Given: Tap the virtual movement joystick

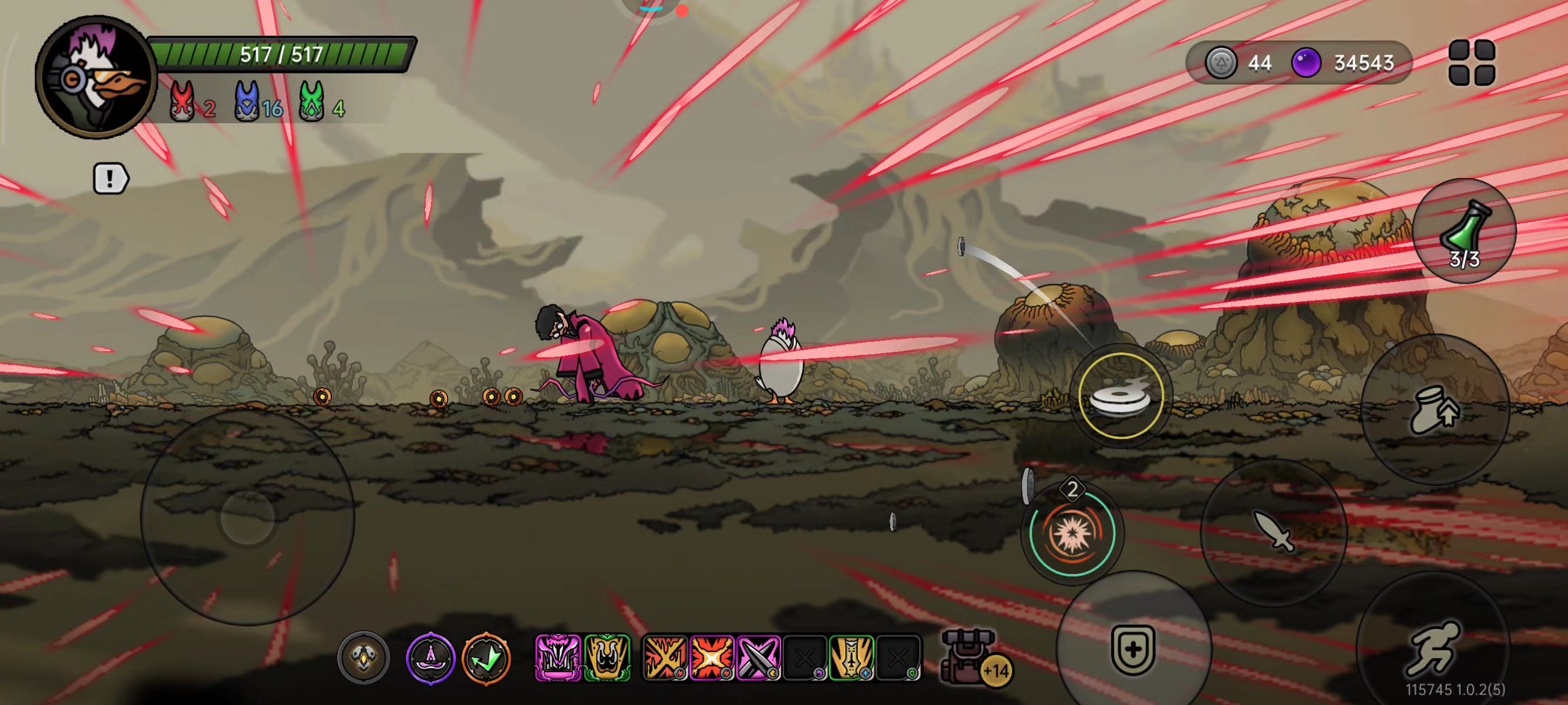Looking at the screenshot, I should (247, 517).
